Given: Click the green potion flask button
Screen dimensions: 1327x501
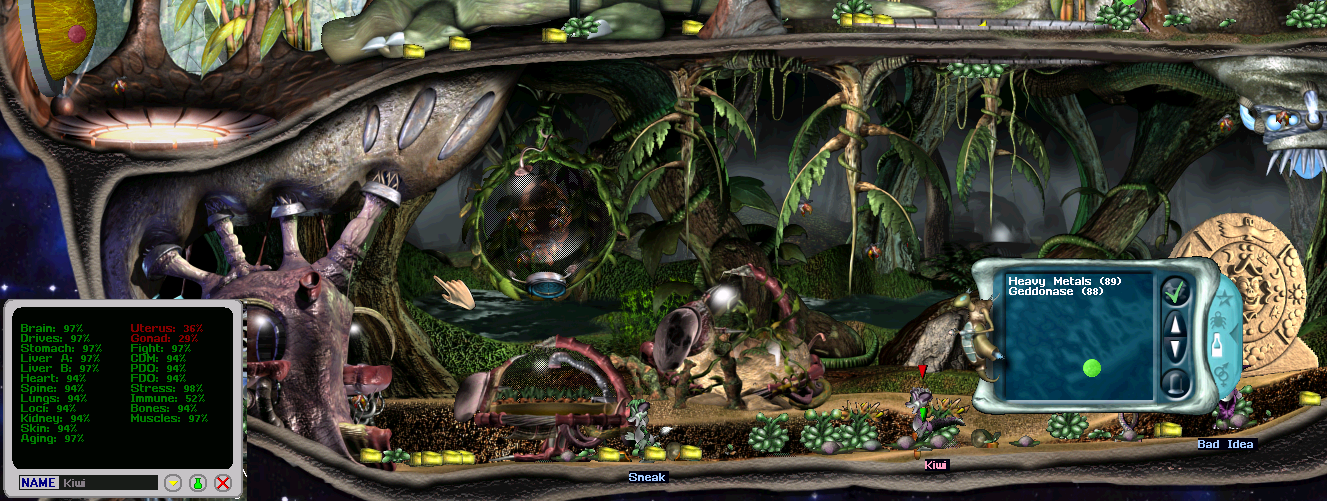Looking at the screenshot, I should [x=197, y=483].
